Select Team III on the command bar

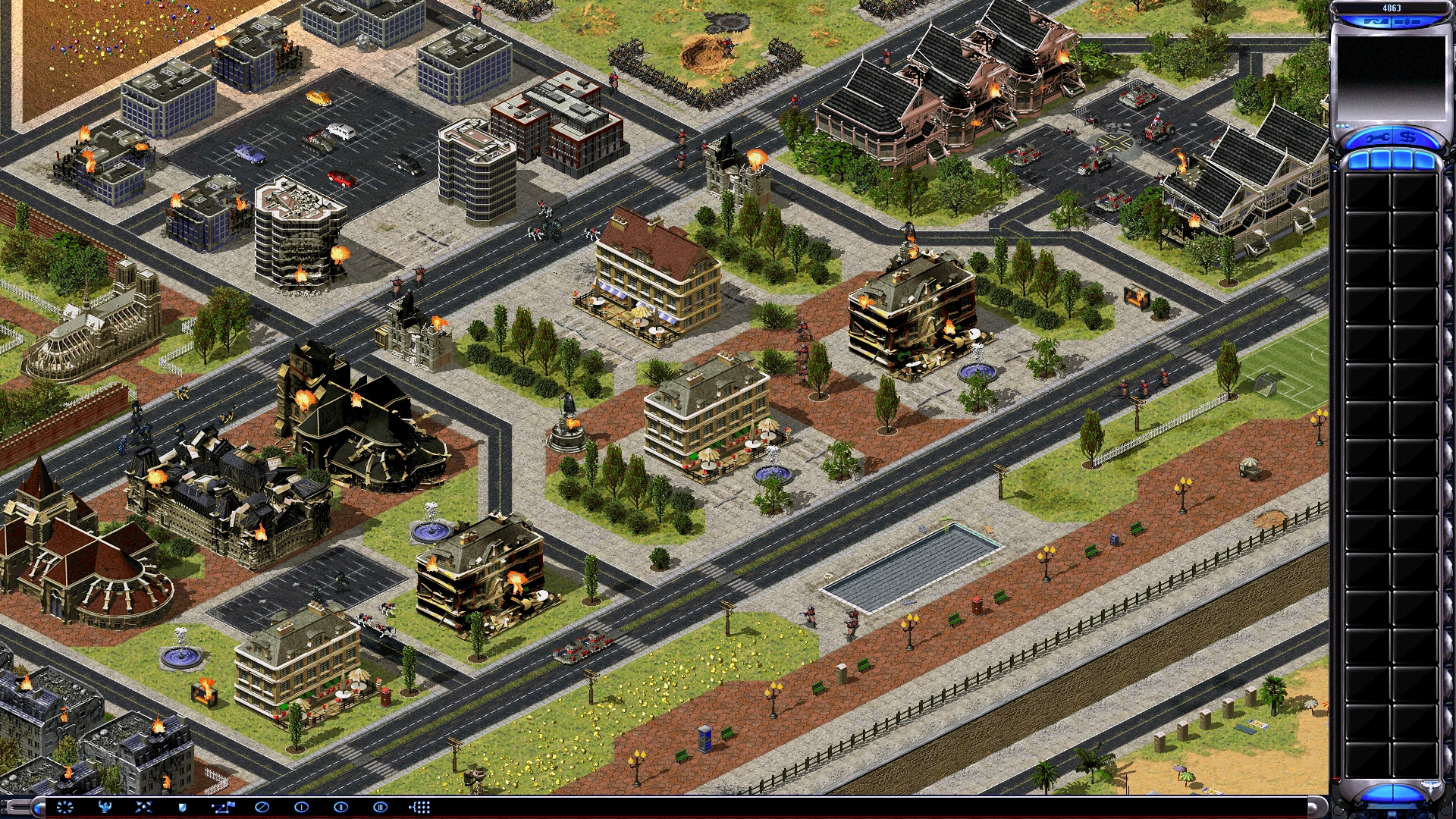(x=380, y=808)
